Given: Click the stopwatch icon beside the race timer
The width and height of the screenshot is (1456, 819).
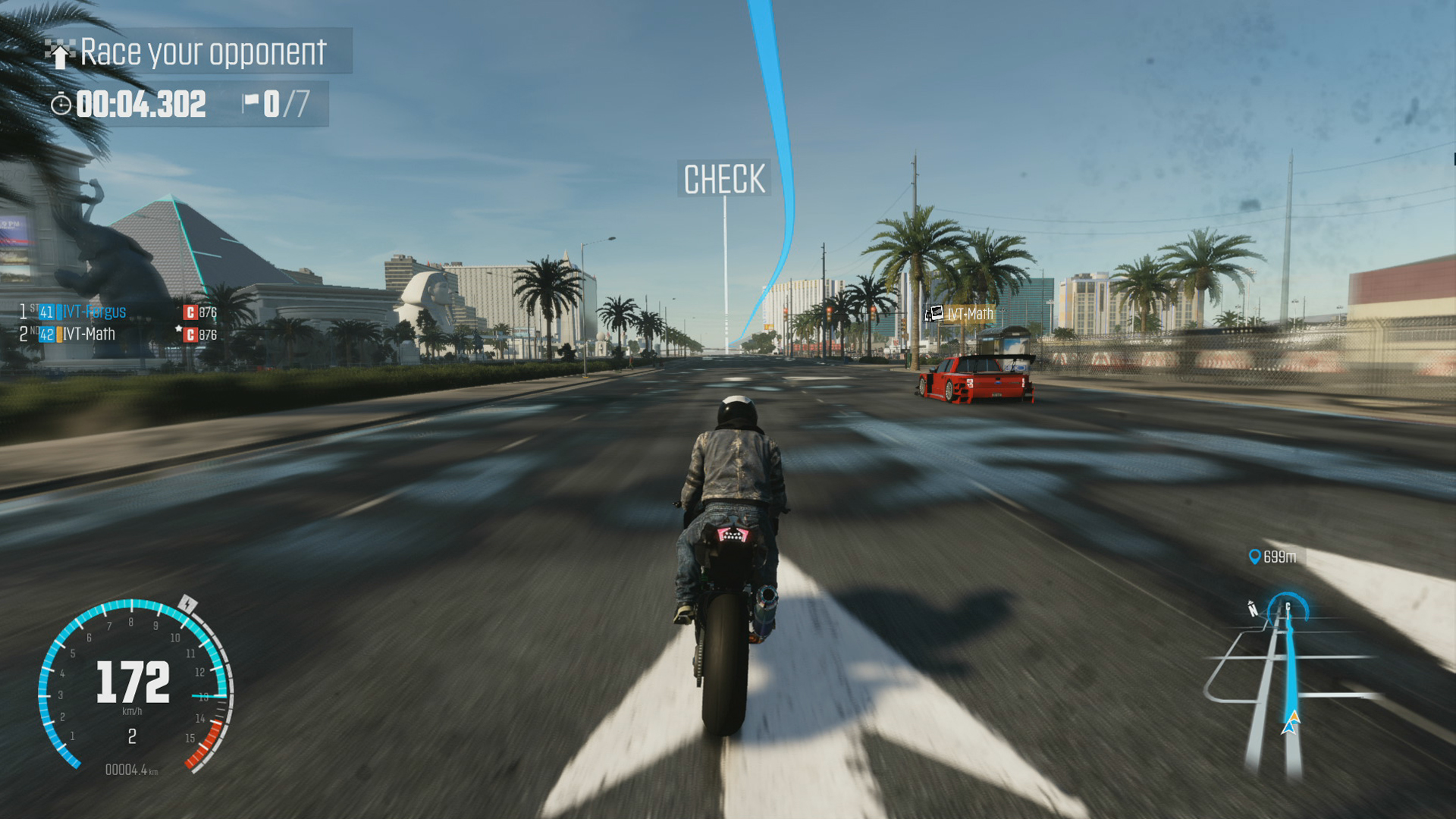Looking at the screenshot, I should 62,105.
